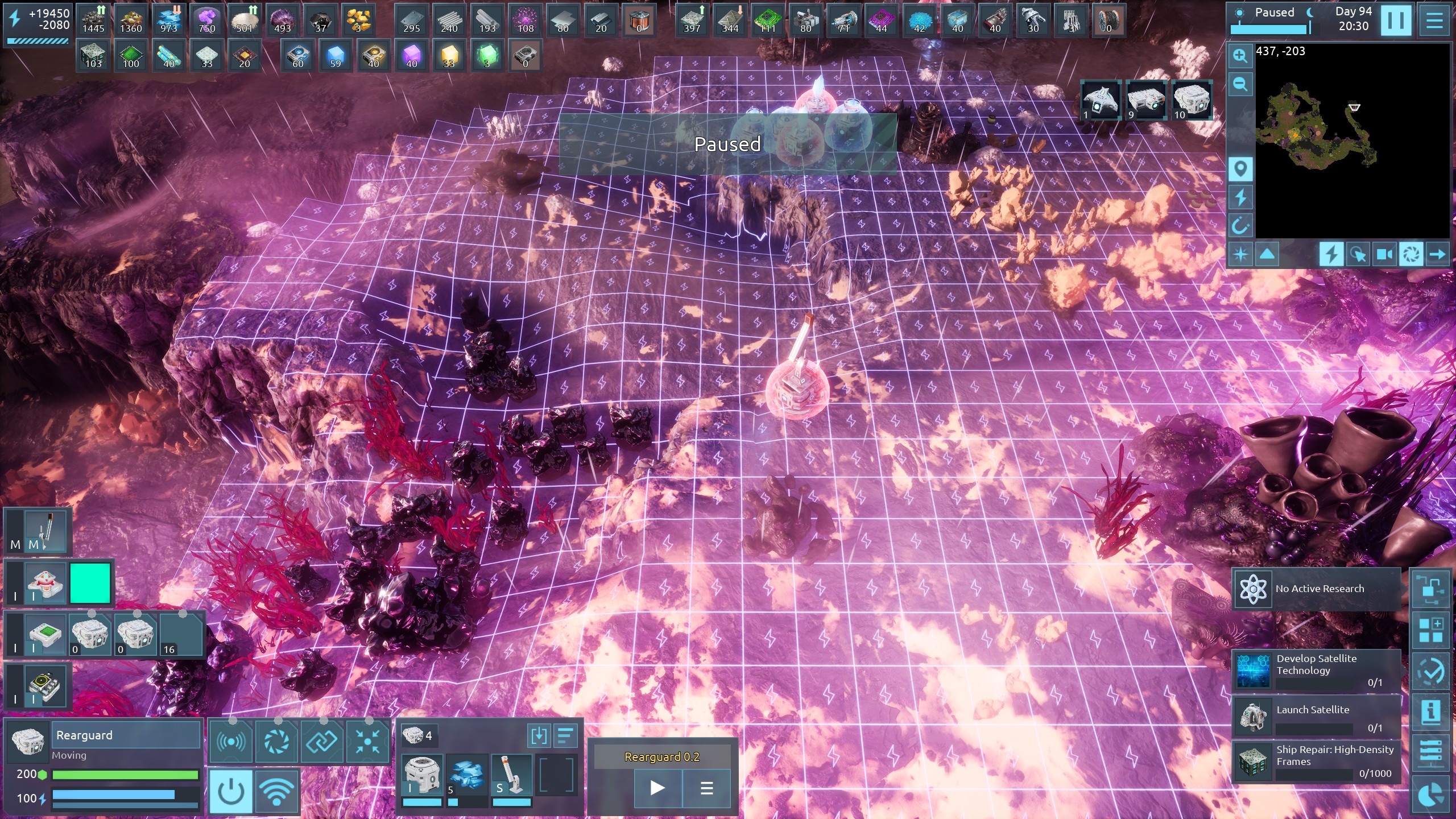Zoom out on the minimap
The width and height of the screenshot is (1456, 819).
pos(1240,85)
